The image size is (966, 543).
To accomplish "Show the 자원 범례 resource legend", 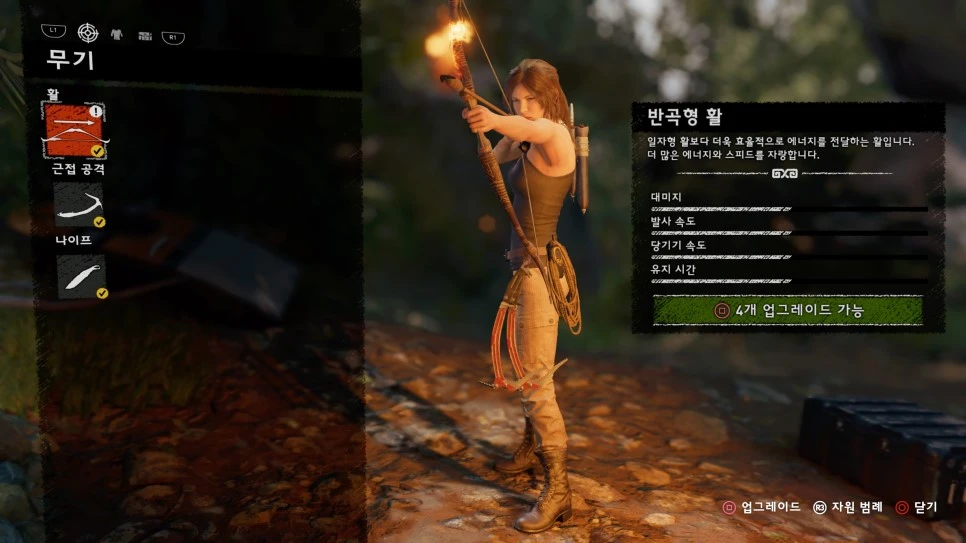I will 851,507.
